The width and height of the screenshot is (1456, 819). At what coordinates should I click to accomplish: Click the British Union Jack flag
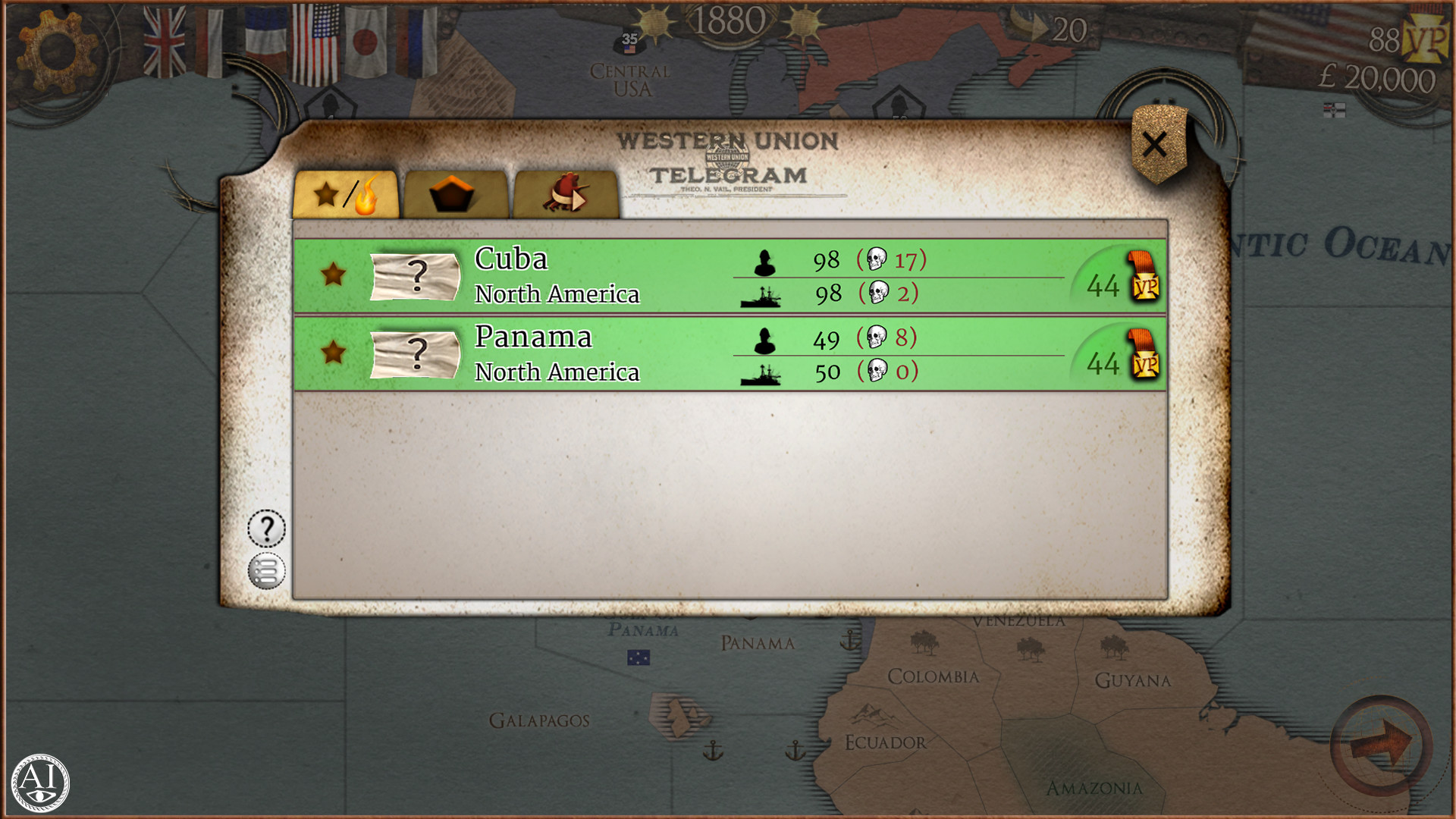(166, 34)
